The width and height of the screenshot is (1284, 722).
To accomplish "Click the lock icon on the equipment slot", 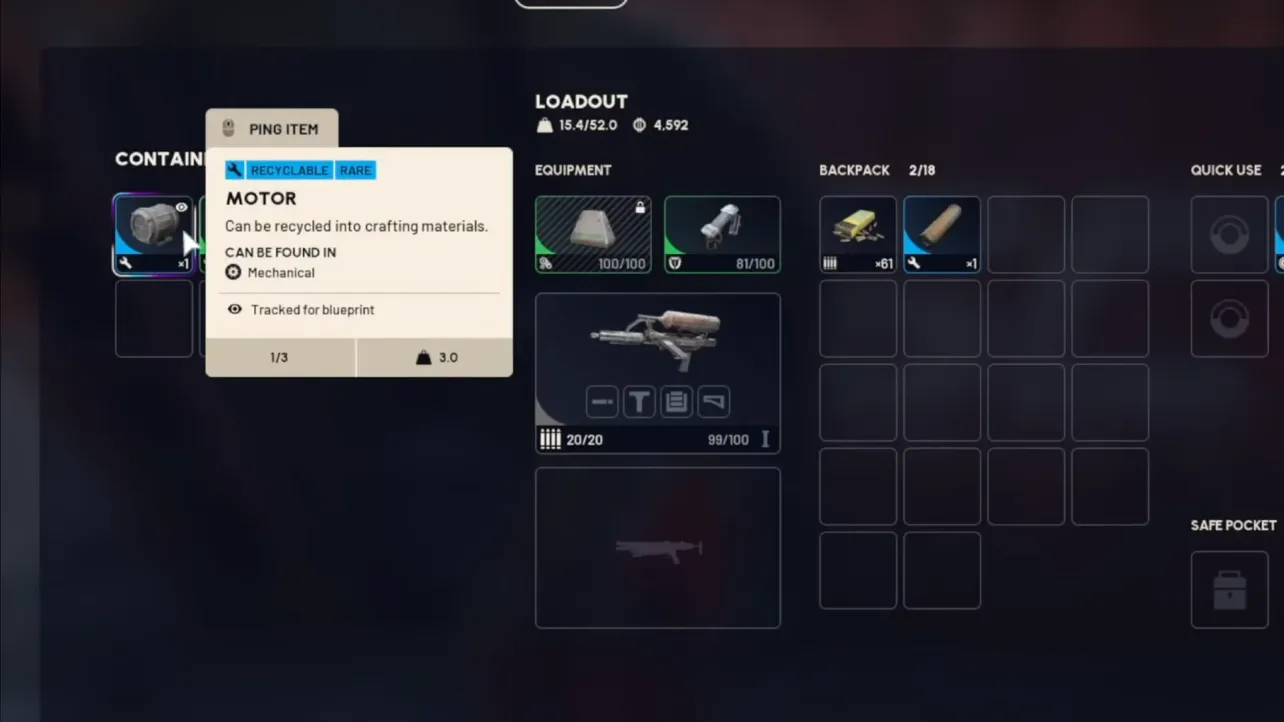I will 640,208.
